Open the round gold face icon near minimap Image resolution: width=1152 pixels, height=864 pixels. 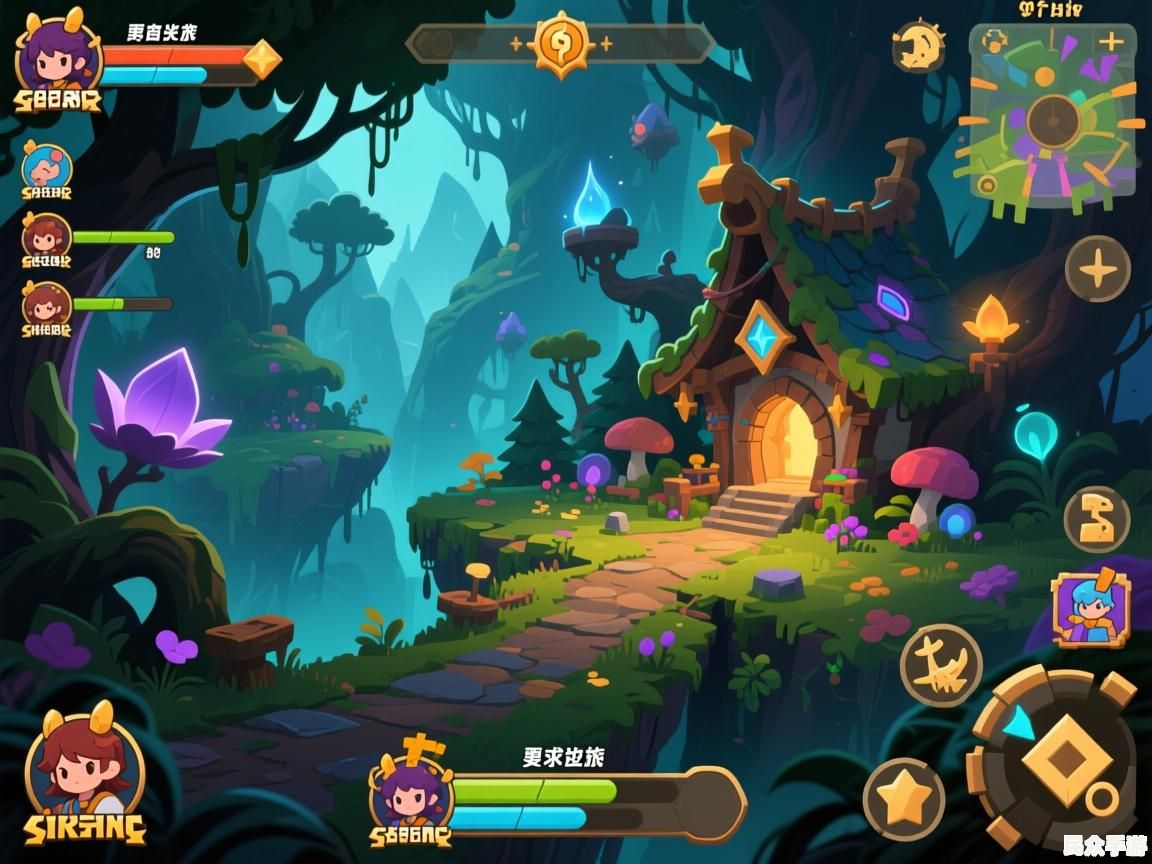pos(918,46)
